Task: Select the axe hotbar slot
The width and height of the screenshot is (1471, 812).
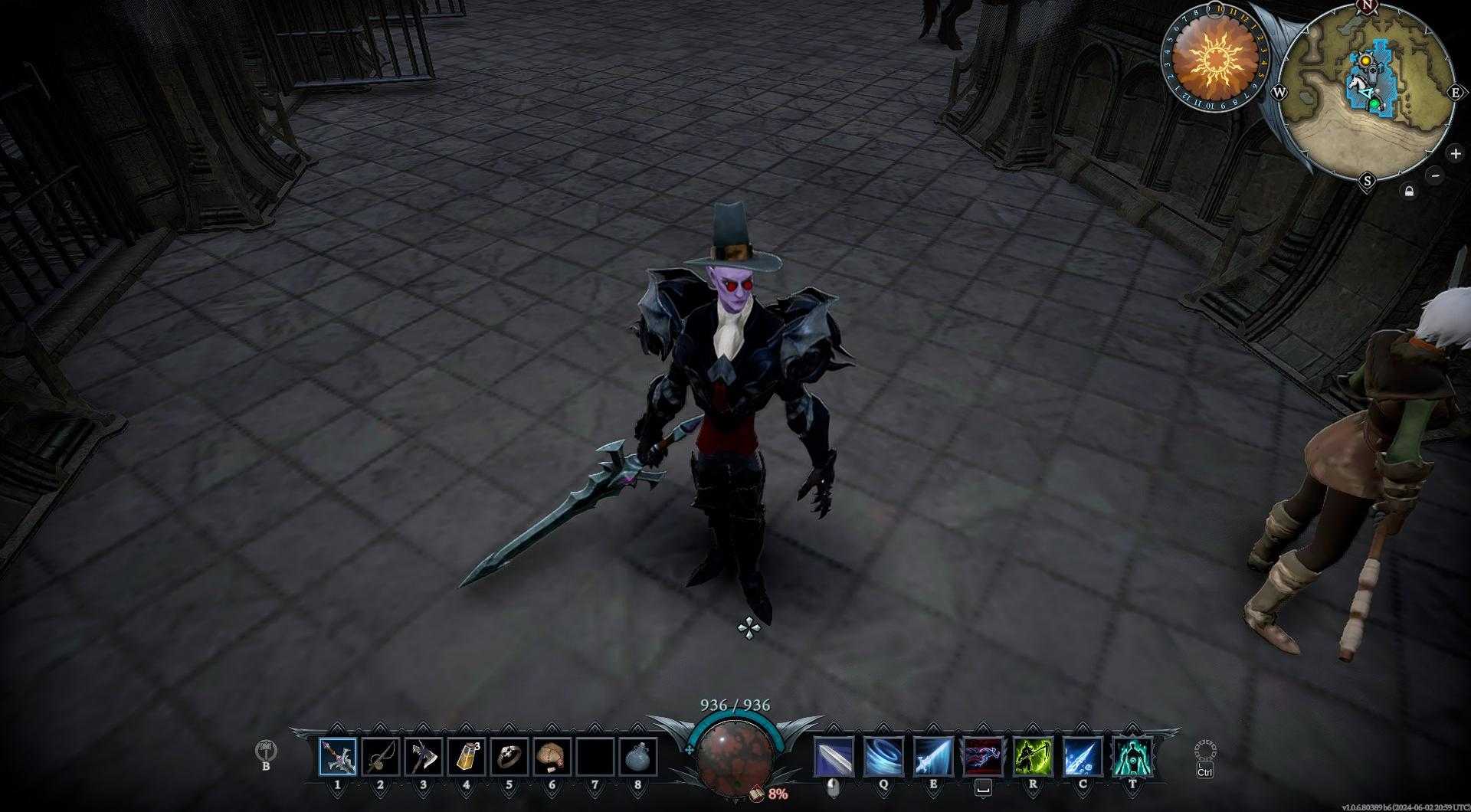Action: [424, 757]
